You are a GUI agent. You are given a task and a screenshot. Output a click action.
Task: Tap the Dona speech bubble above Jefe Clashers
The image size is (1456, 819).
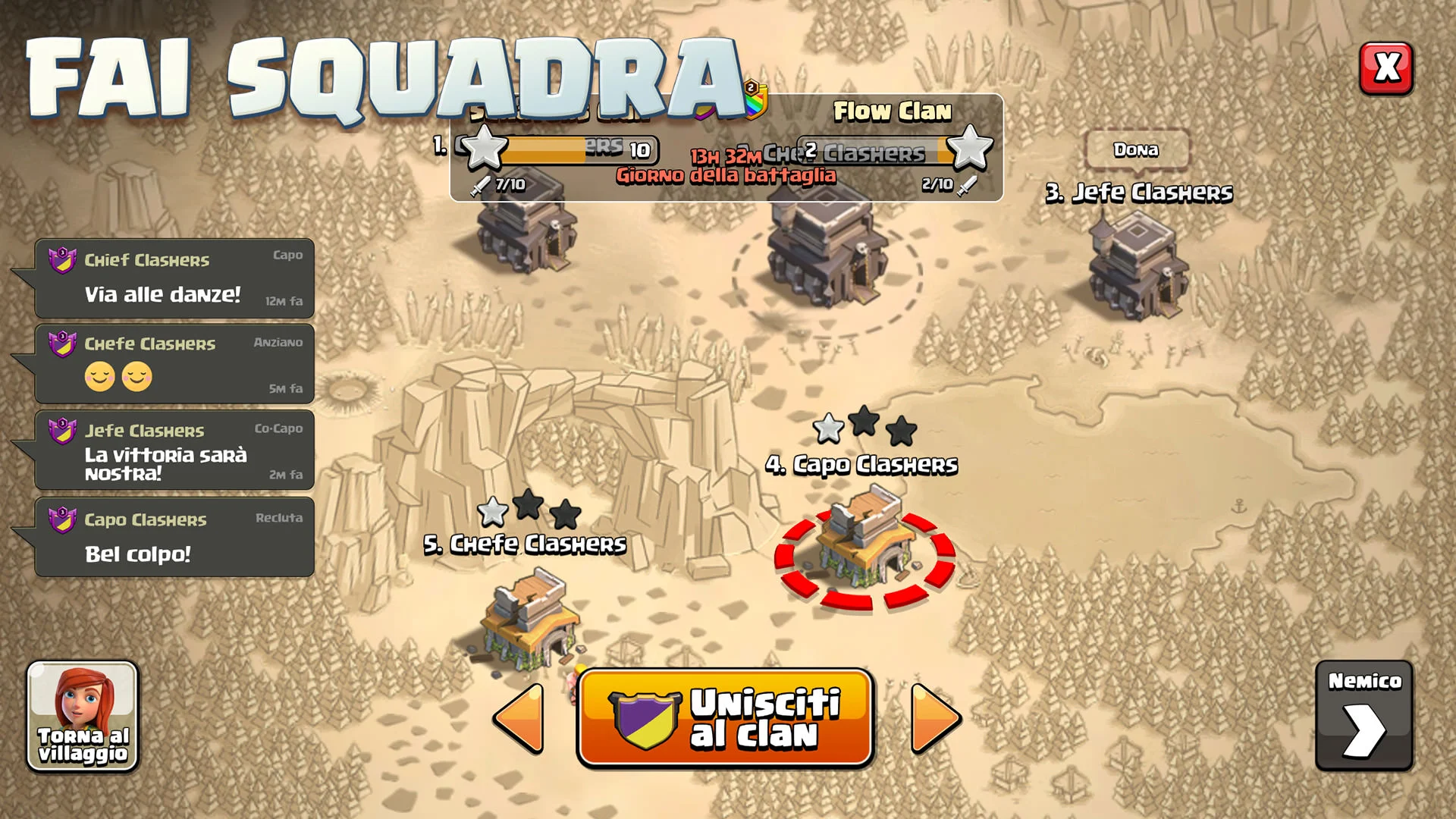point(1136,150)
